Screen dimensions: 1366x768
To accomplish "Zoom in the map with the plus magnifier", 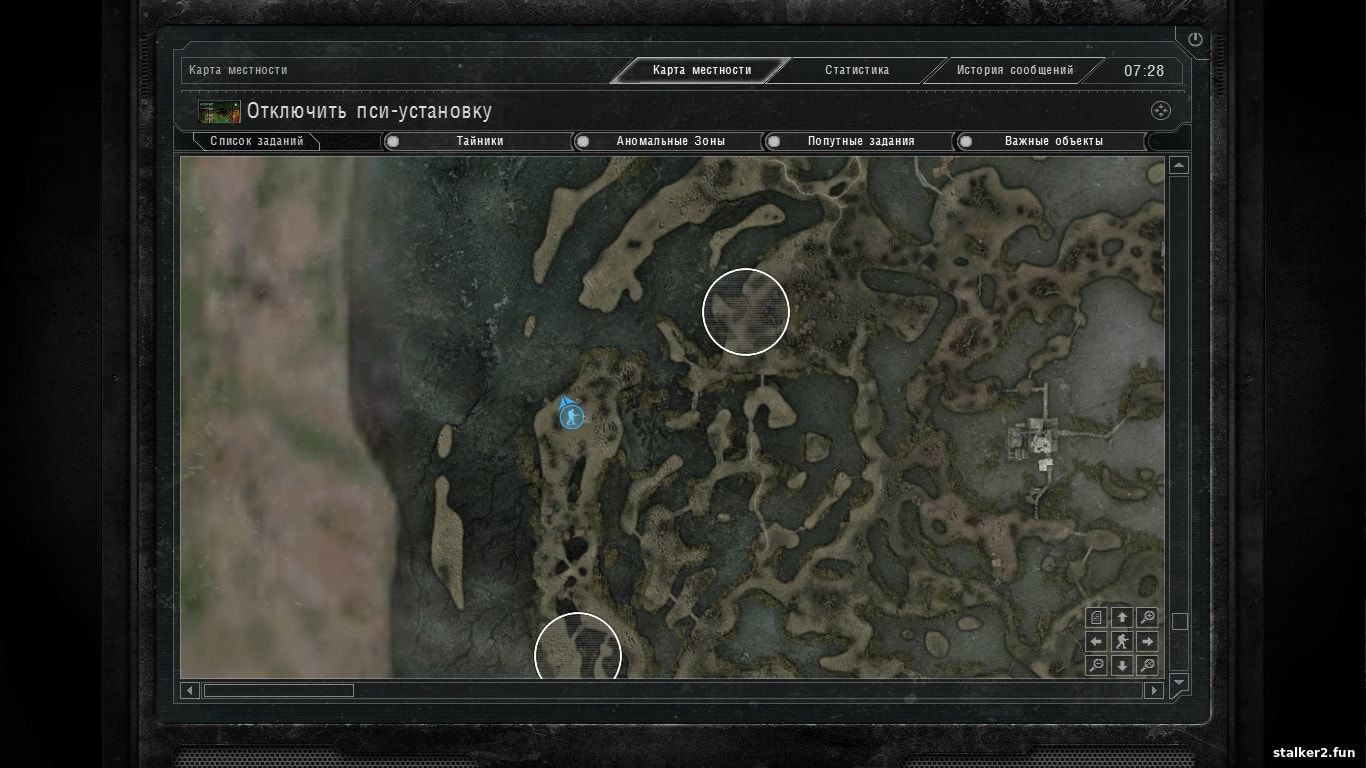I will [1148, 617].
